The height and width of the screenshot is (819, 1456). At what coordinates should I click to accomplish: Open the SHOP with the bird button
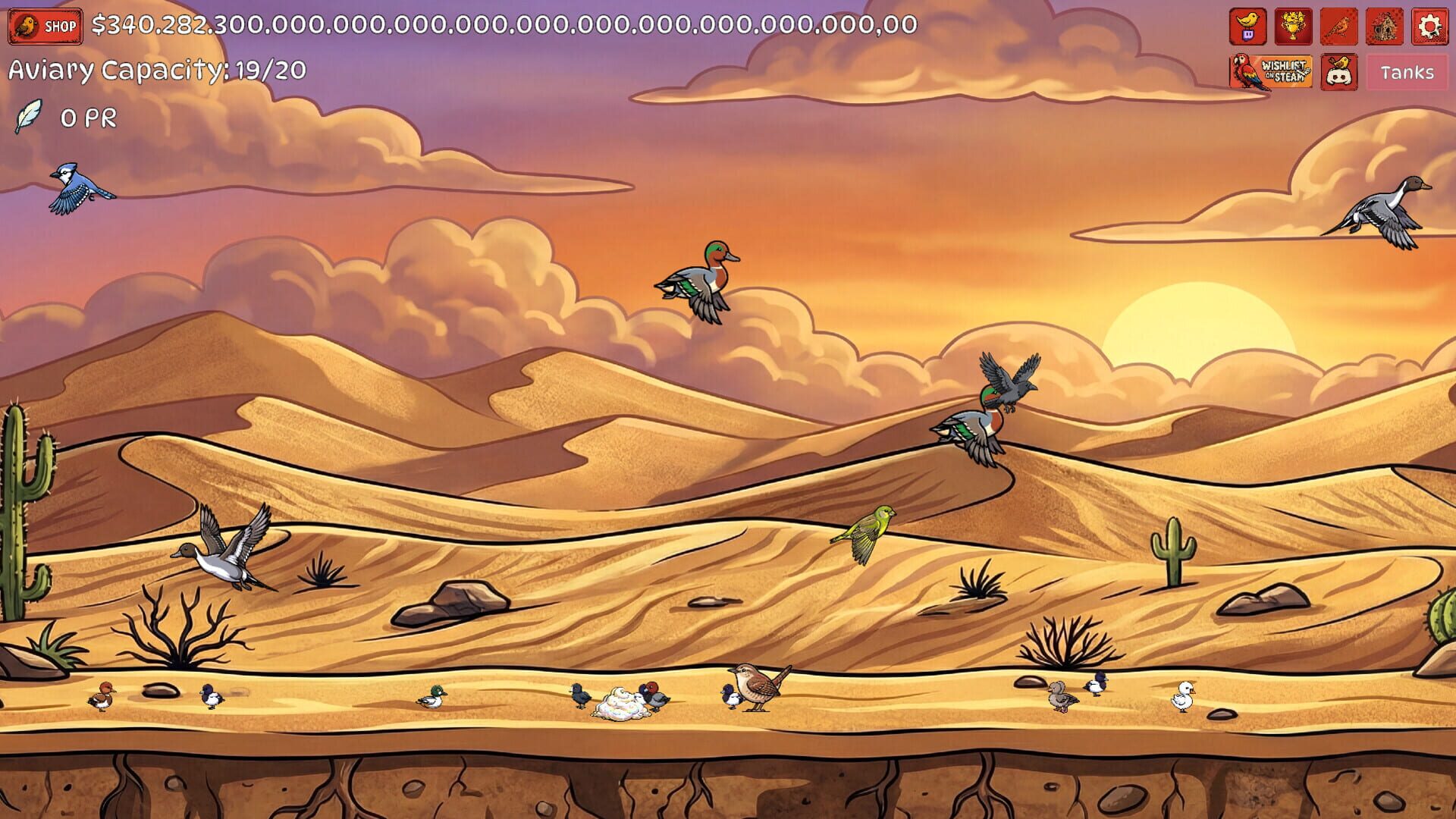tap(44, 24)
